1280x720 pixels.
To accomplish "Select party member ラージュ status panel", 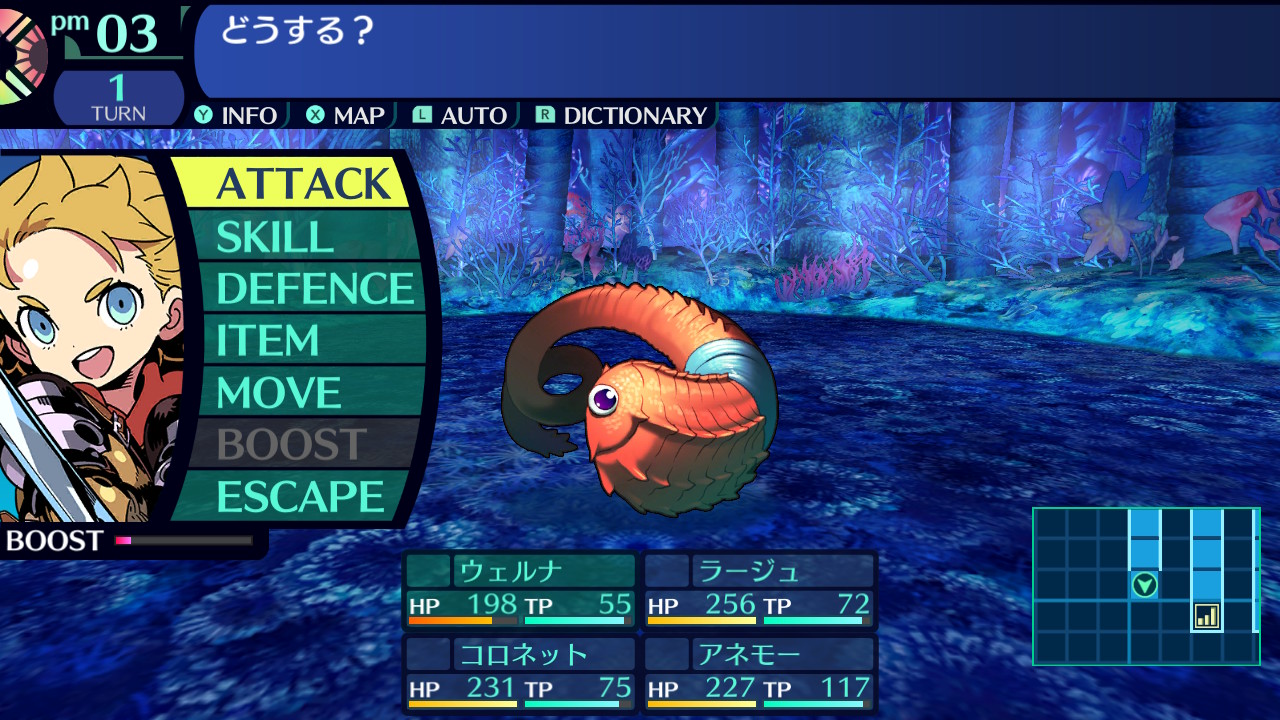I will [x=759, y=590].
